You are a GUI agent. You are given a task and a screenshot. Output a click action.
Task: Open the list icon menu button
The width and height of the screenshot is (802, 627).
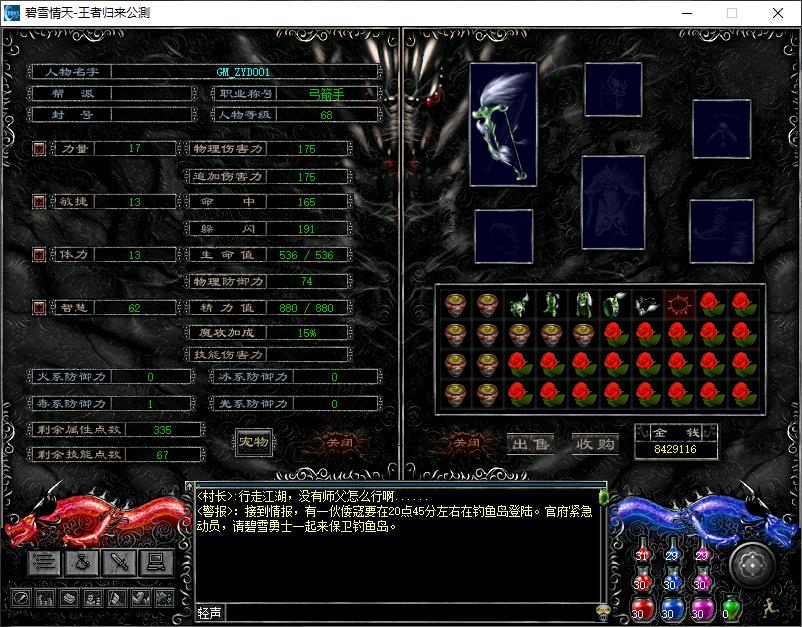click(44, 563)
